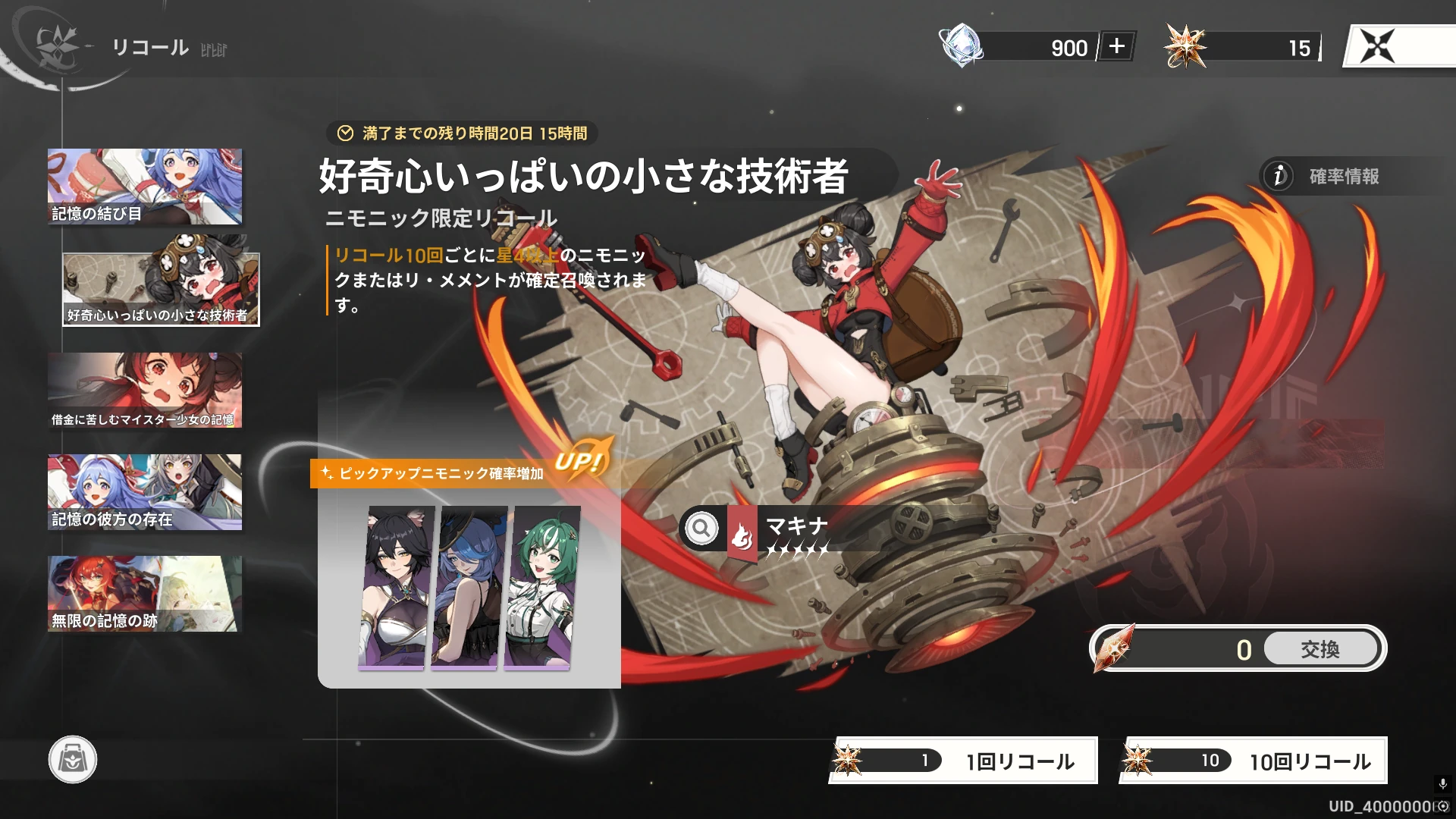Click the UP! badge above pickup characters
The height and width of the screenshot is (819, 1456).
[x=582, y=459]
